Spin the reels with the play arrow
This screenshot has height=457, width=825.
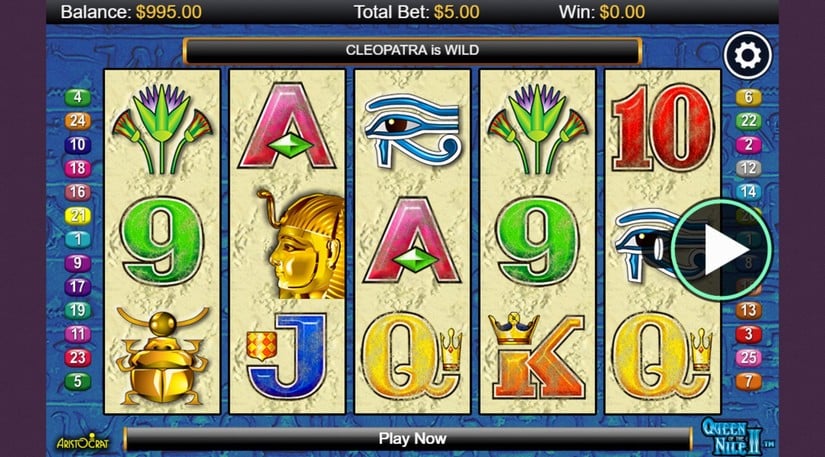coord(721,248)
